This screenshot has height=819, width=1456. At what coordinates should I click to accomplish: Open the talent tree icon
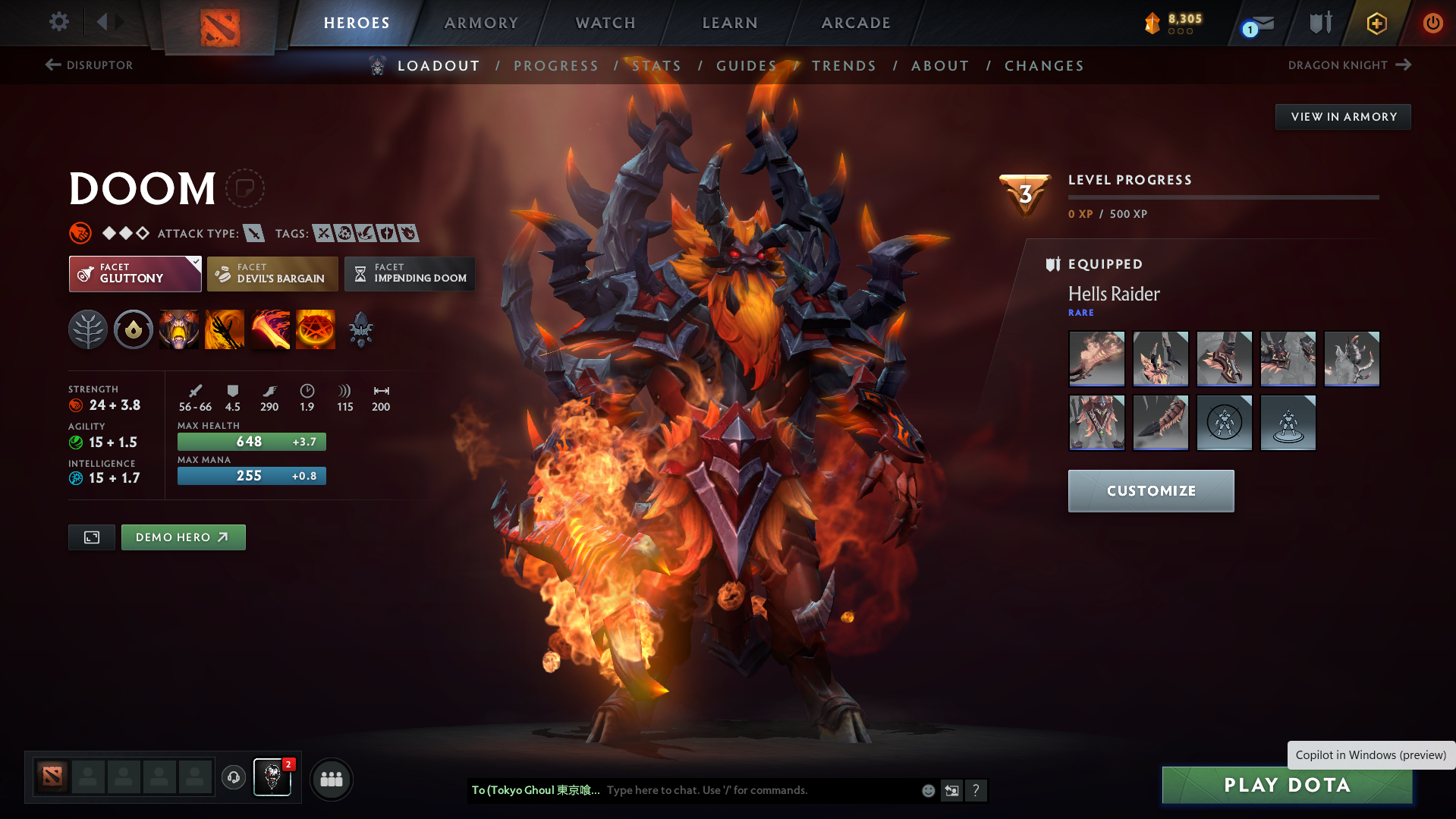pos(88,329)
